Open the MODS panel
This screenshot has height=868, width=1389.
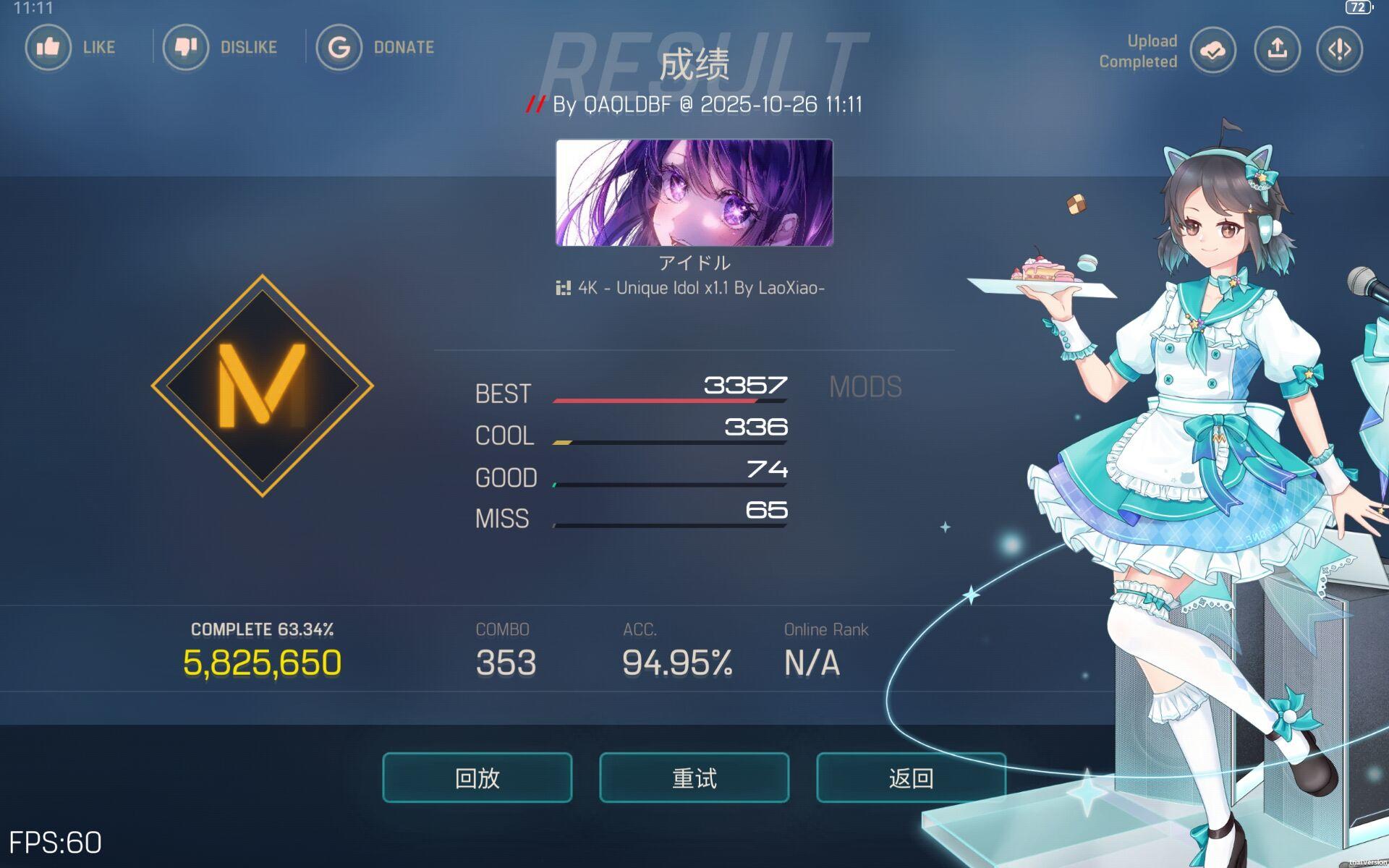pos(865,387)
